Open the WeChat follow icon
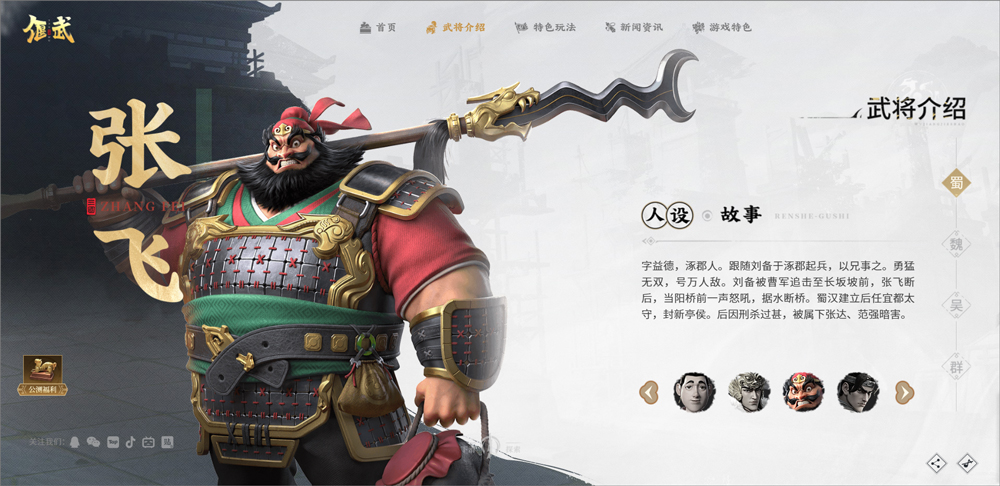Screen dimensions: 1000x486 [x=93, y=441]
